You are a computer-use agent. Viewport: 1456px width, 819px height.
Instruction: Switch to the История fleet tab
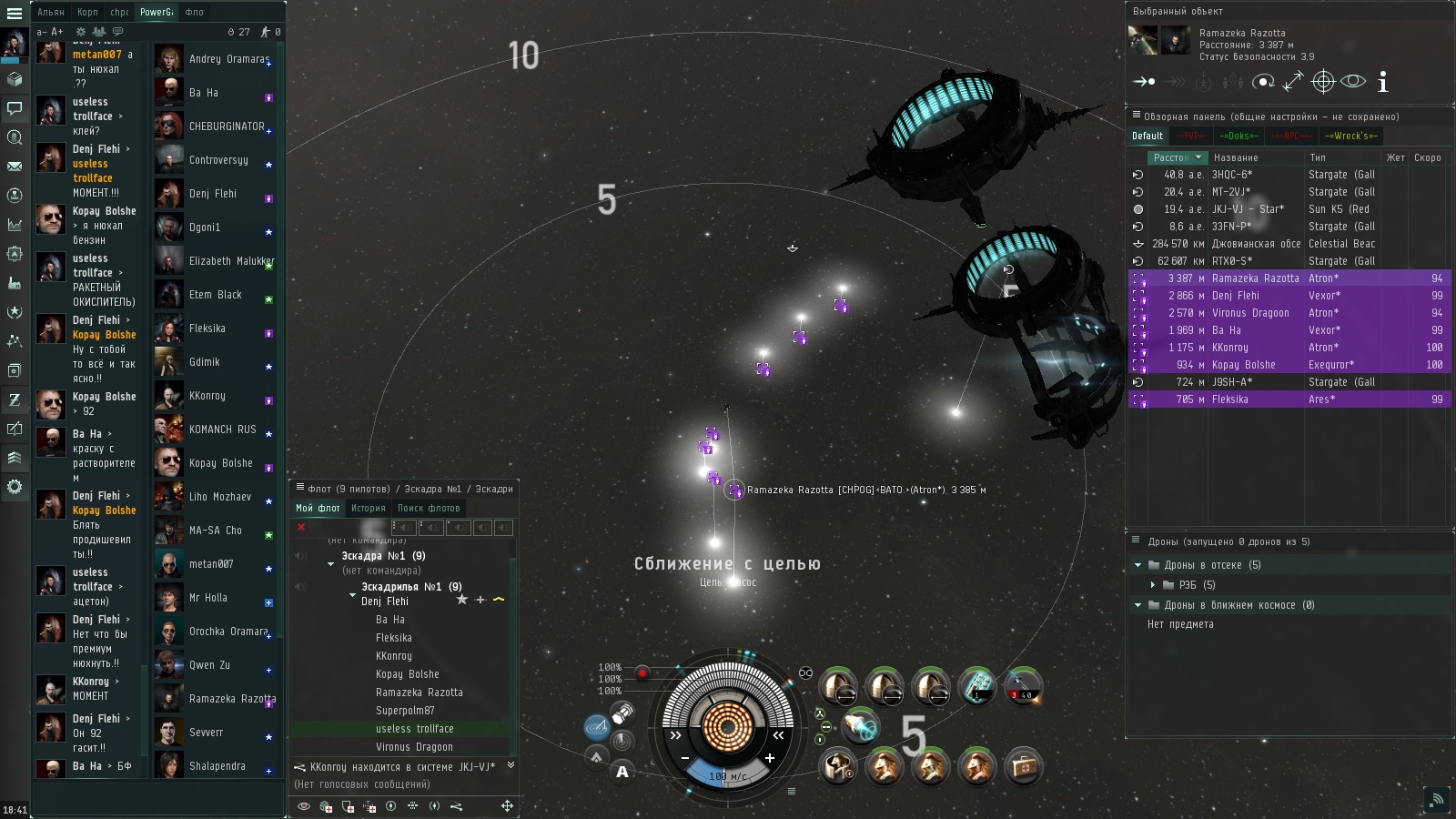click(369, 508)
